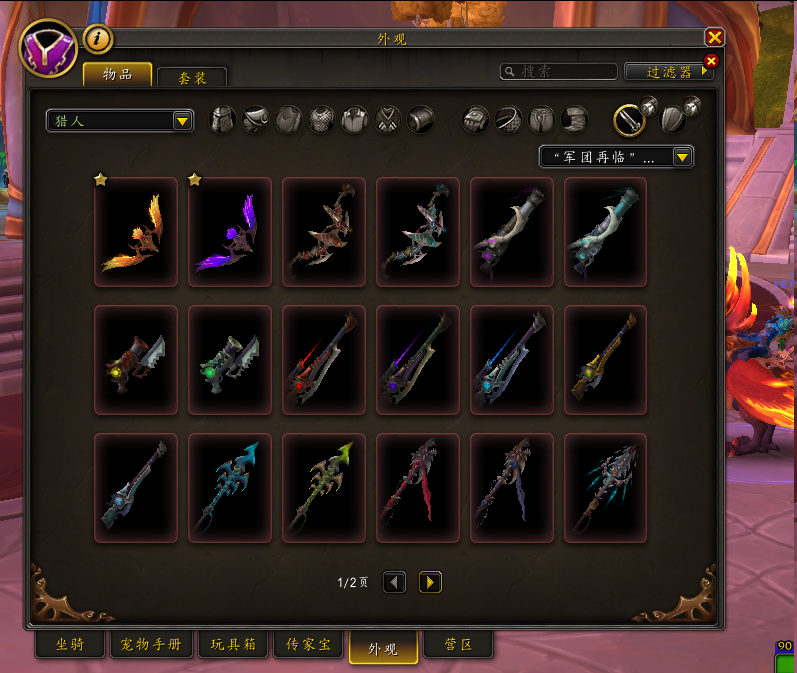Viewport: 797px width, 673px height.
Task: Show the 传家宝 heirlooms tab
Action: tap(308, 646)
